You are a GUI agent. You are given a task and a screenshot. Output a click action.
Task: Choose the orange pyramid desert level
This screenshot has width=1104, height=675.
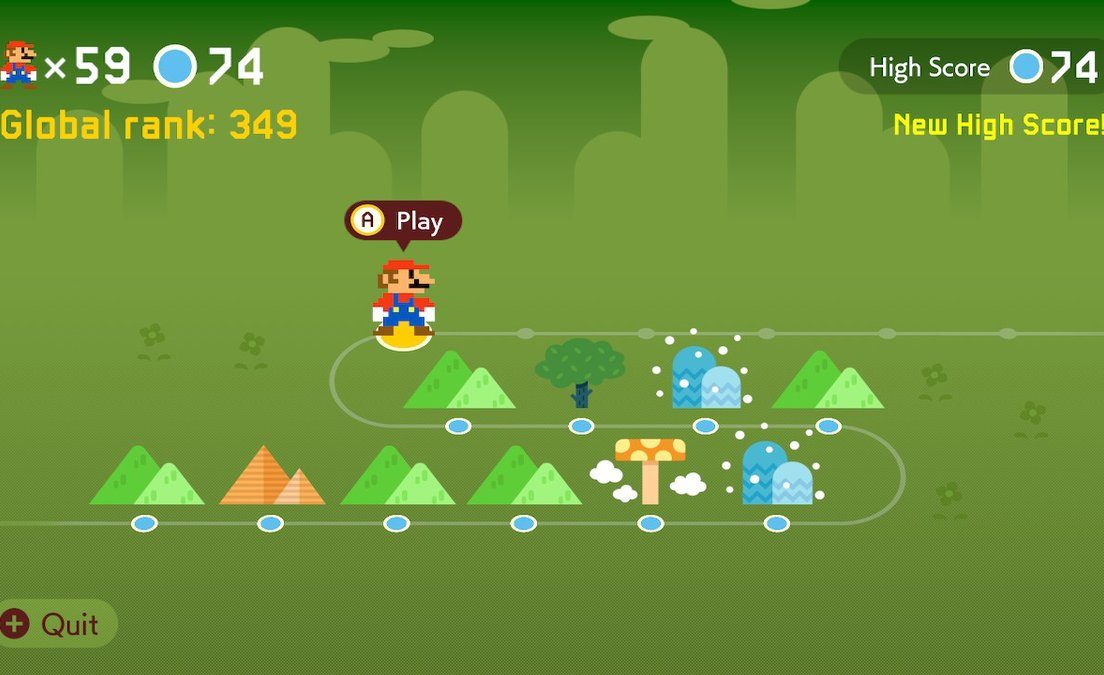(271, 478)
